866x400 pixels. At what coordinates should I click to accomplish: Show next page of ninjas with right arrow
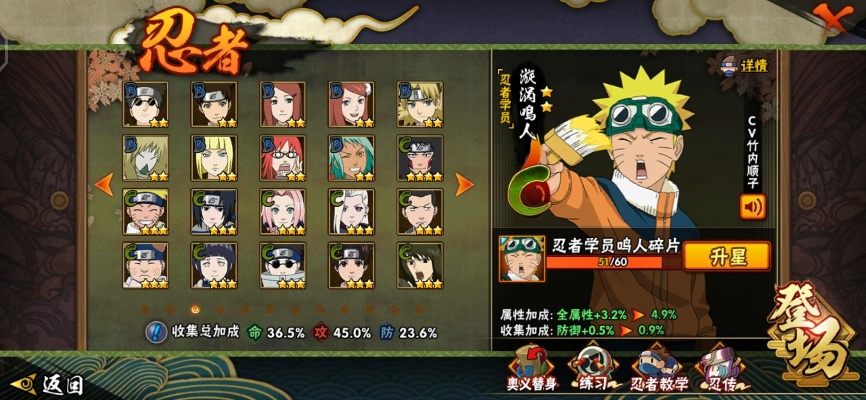click(464, 184)
